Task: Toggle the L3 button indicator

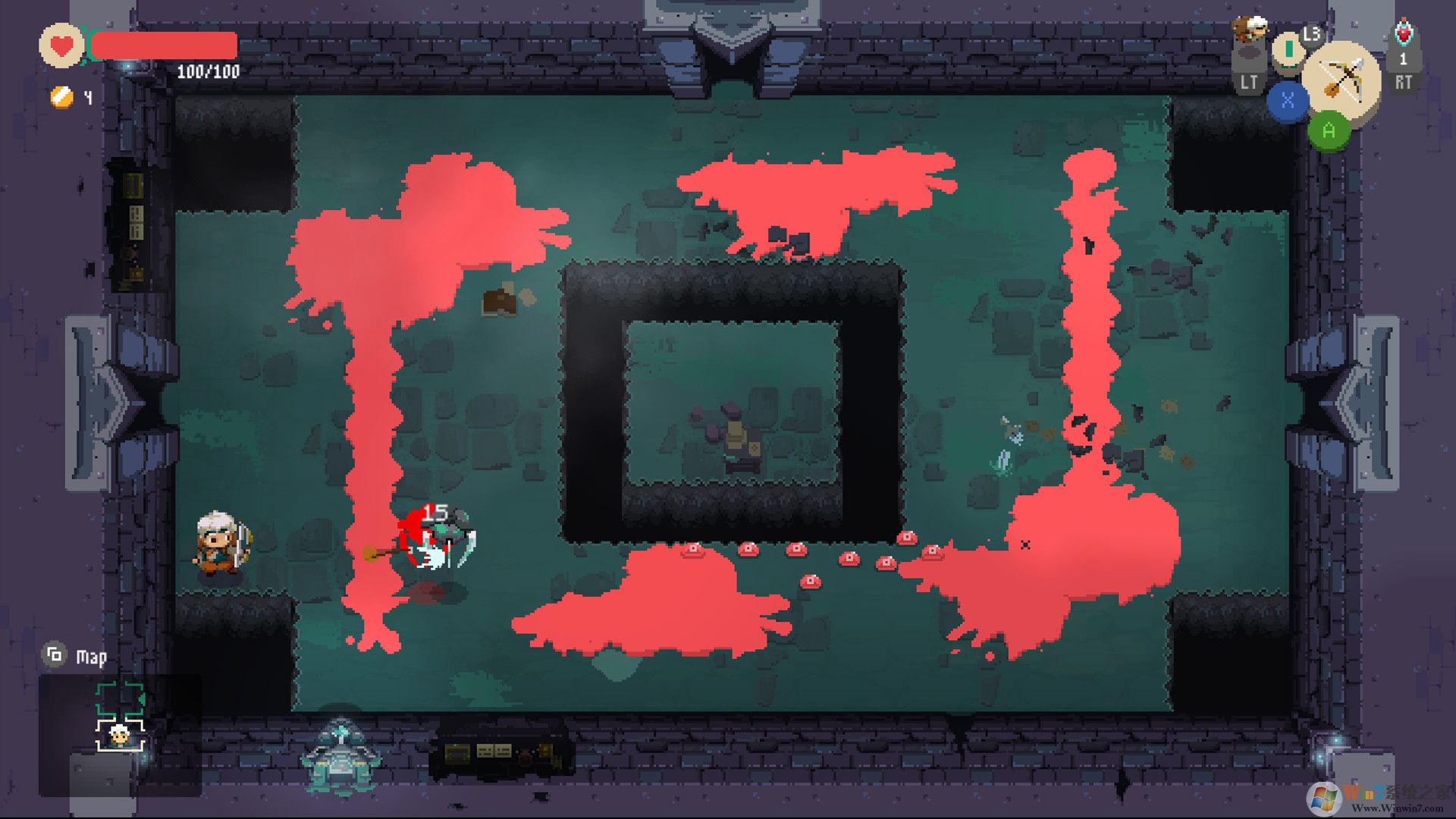Action: click(1311, 35)
